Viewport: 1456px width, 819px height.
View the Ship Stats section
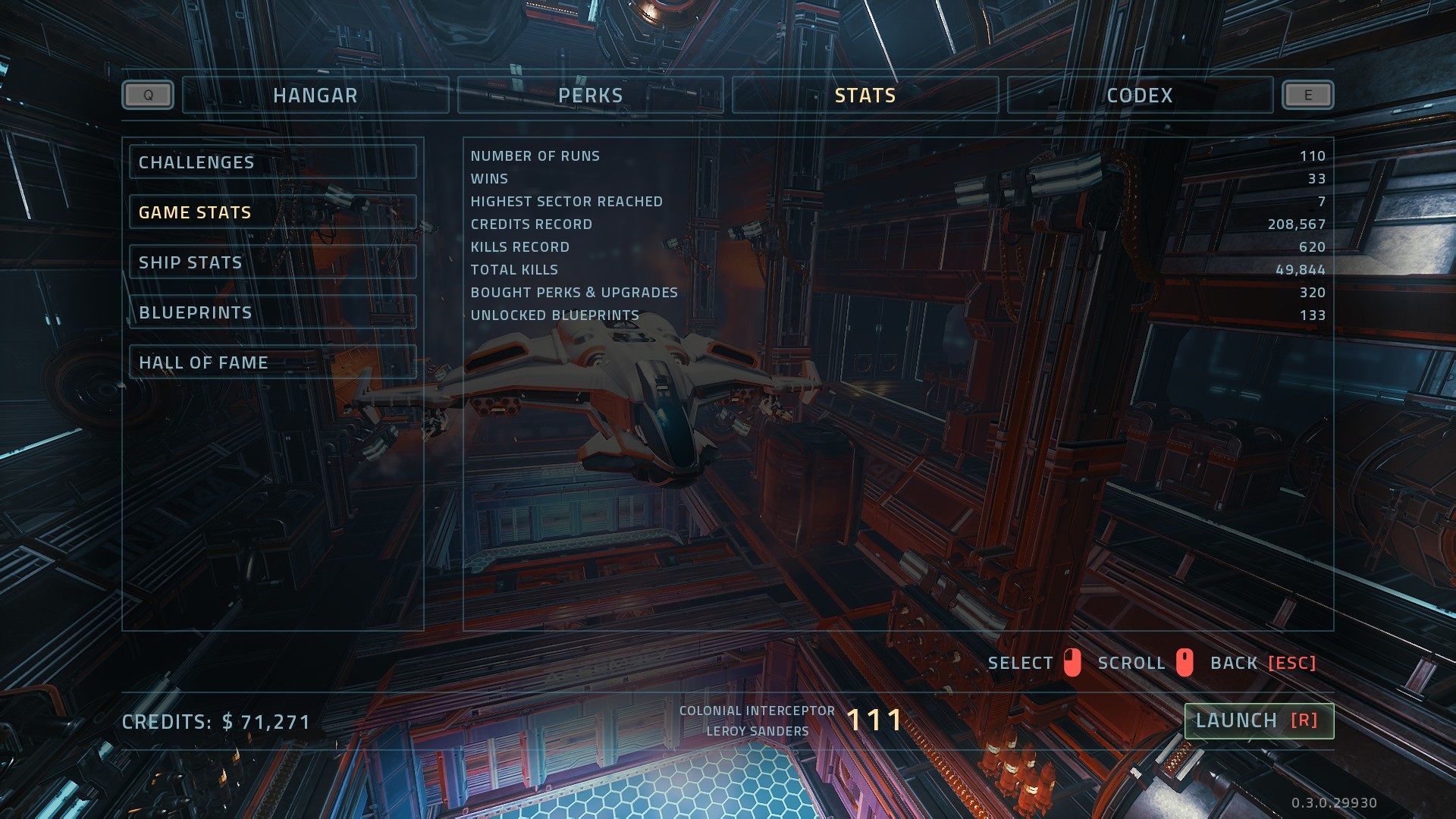click(272, 262)
